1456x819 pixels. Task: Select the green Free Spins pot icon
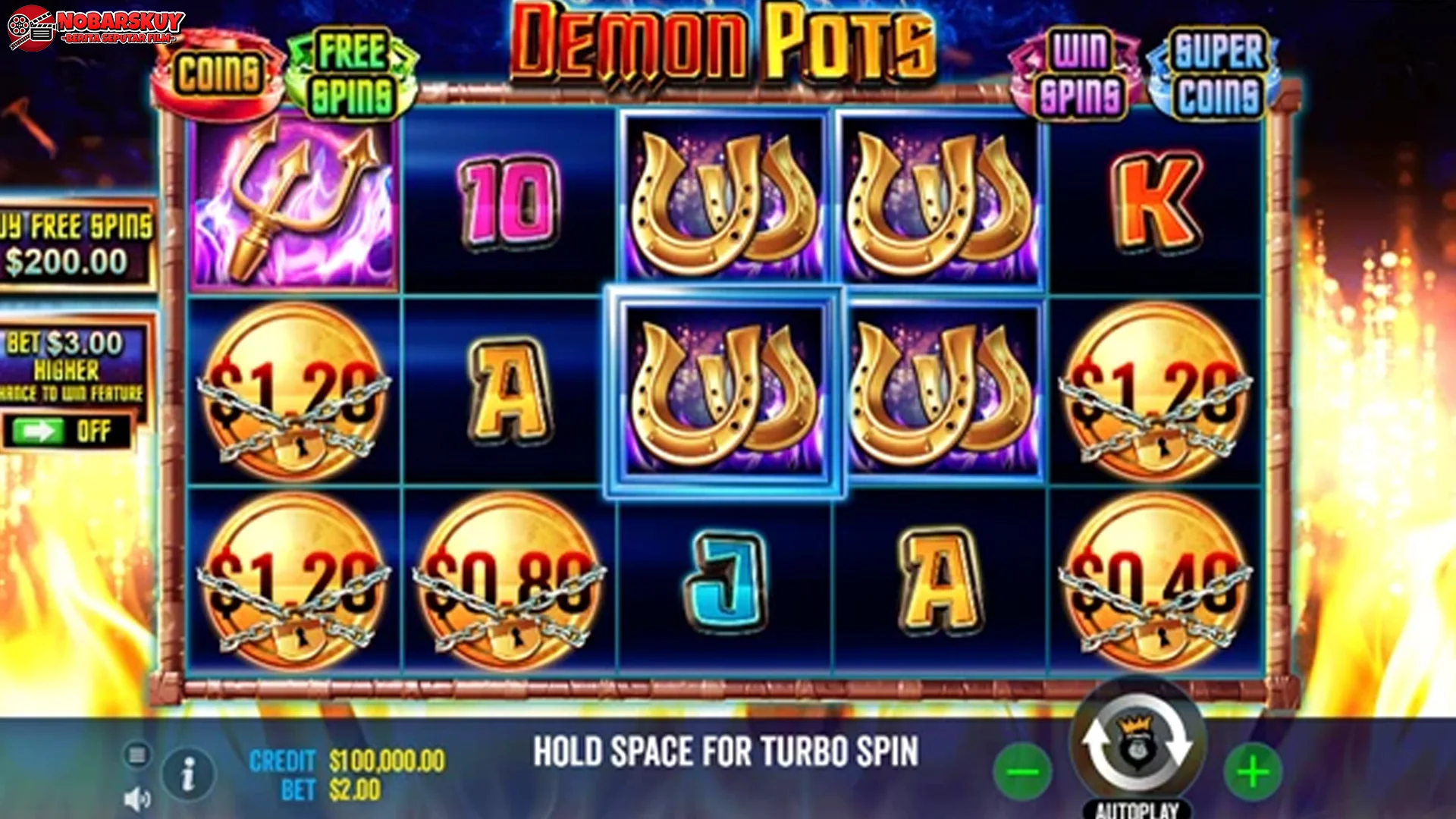[x=352, y=65]
